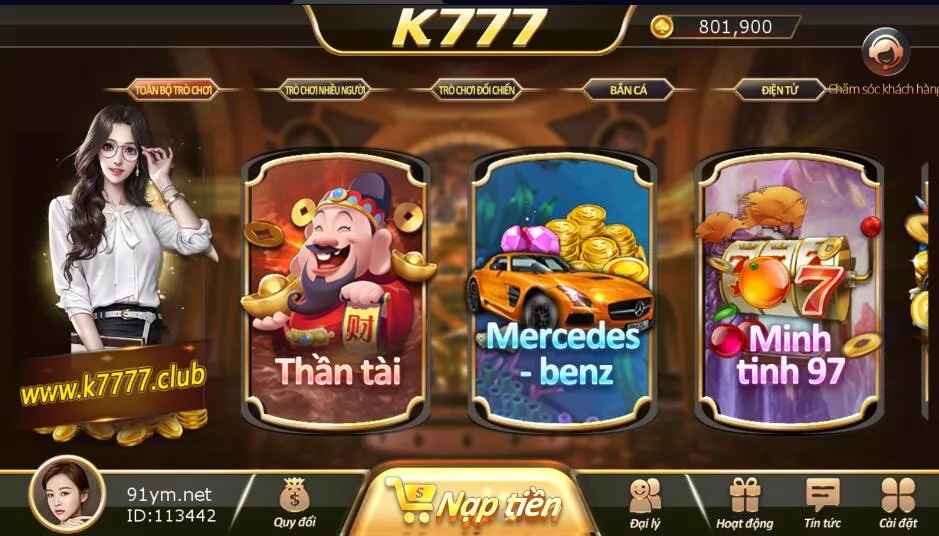Launch the Thần tài game card
939x536 pixels.
(x=337, y=290)
